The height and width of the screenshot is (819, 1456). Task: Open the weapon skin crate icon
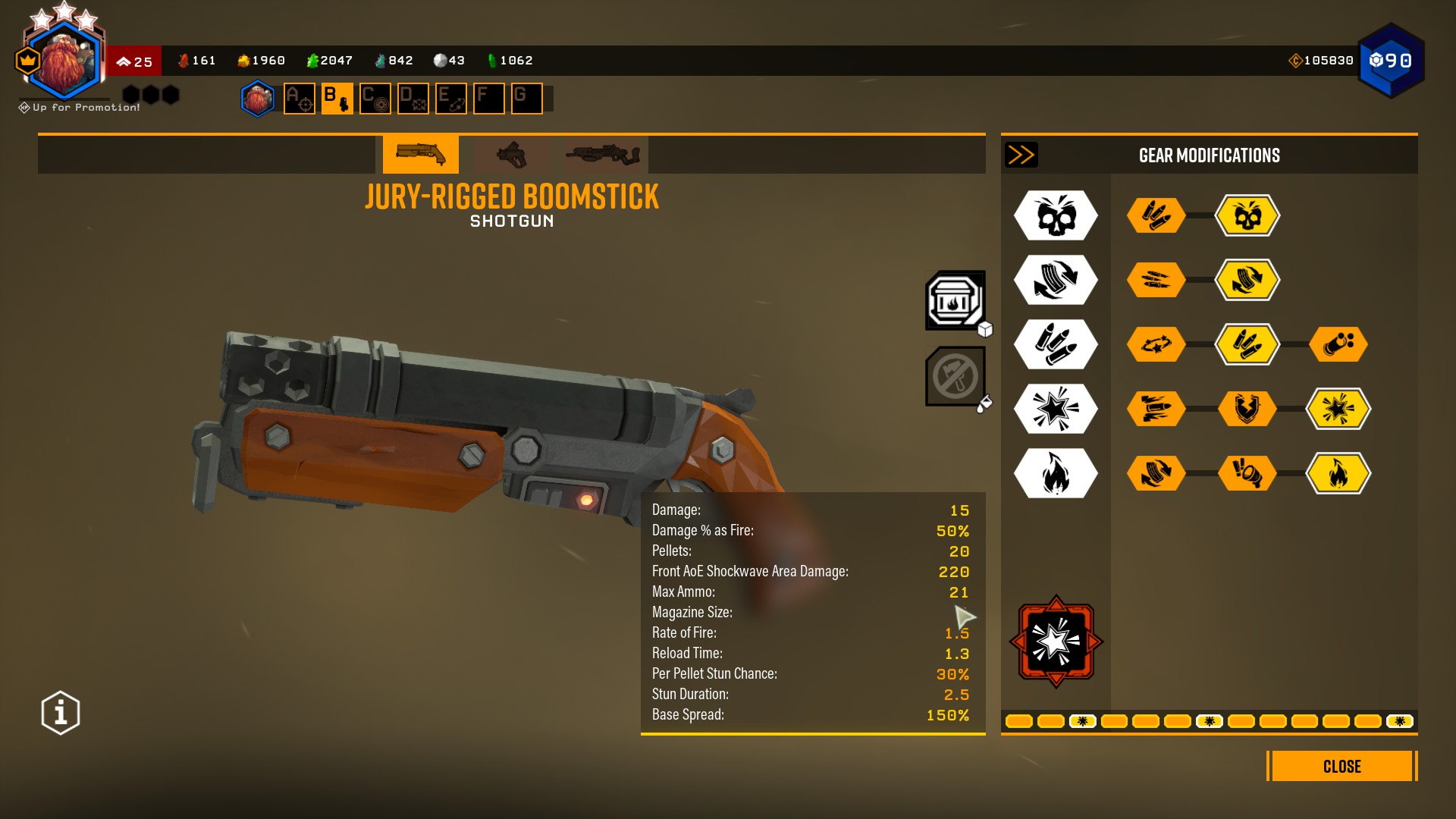(955, 301)
